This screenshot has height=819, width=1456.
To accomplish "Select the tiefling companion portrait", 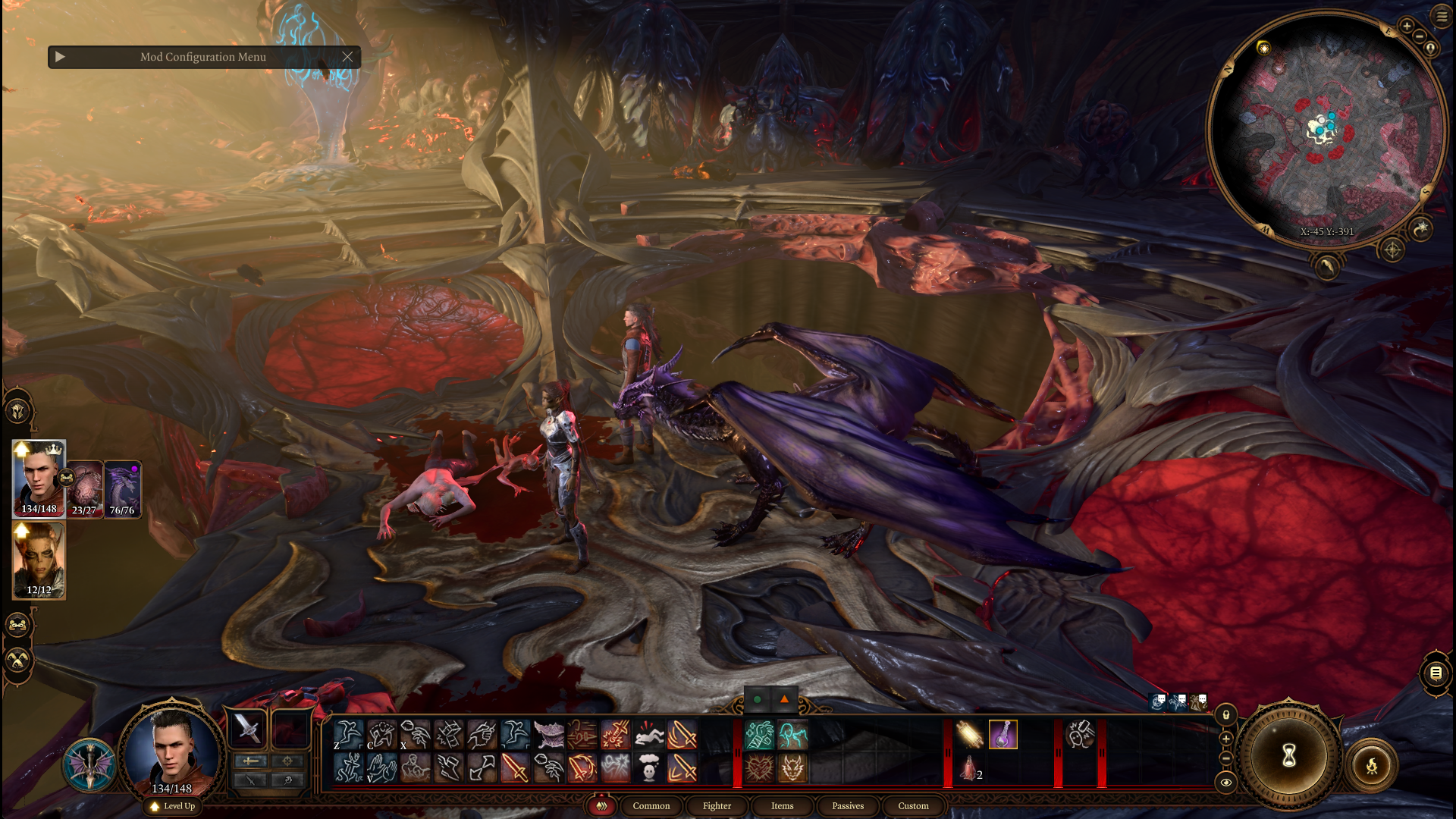I will click(x=39, y=561).
